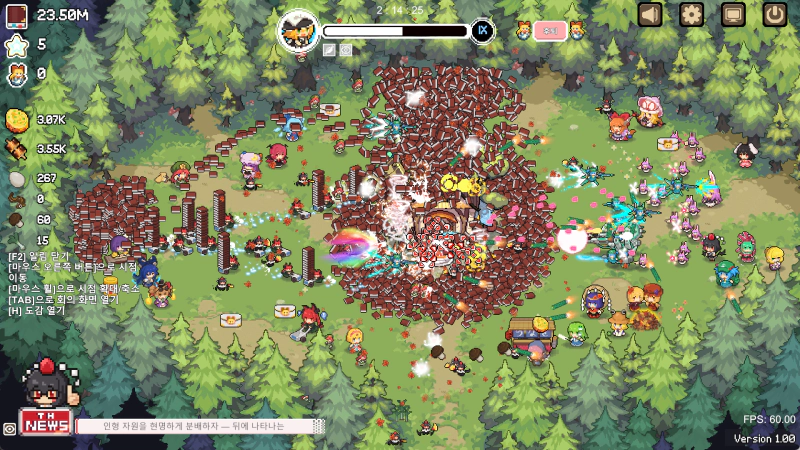Click the small target icon under boss bar
The height and width of the screenshot is (450, 800).
[x=346, y=49]
